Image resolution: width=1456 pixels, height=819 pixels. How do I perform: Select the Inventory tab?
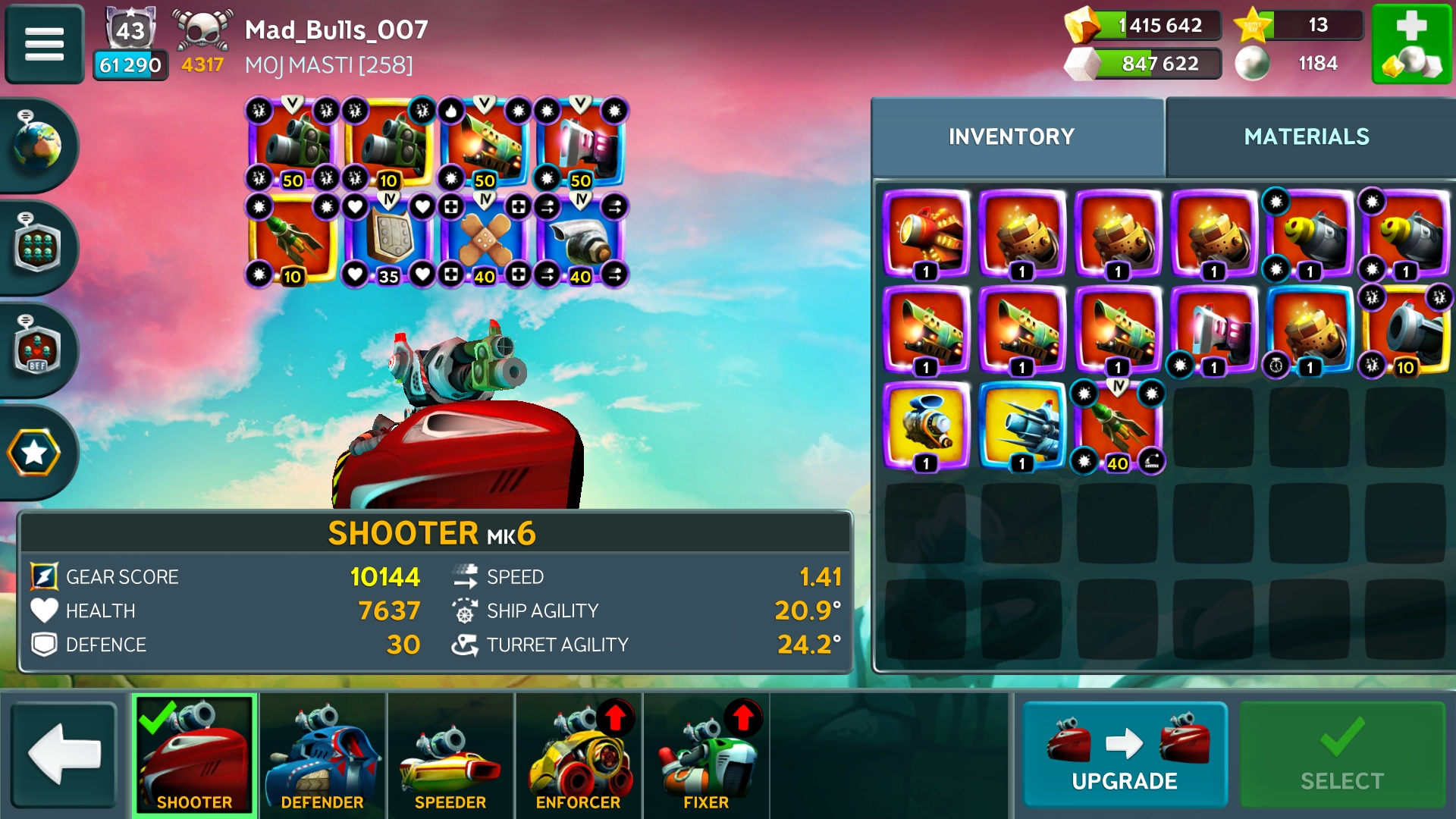(x=1012, y=136)
